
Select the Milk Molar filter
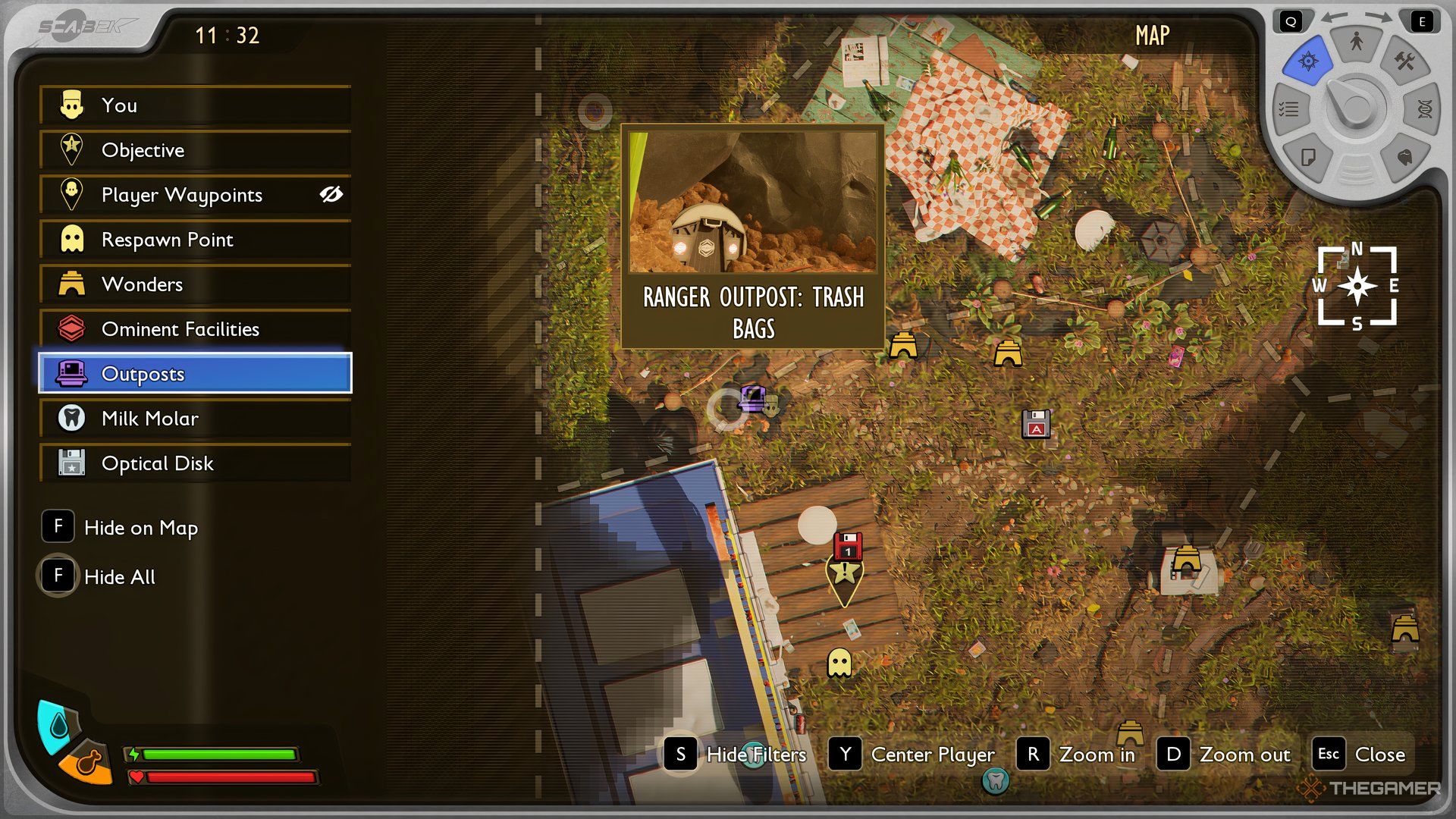tap(195, 419)
